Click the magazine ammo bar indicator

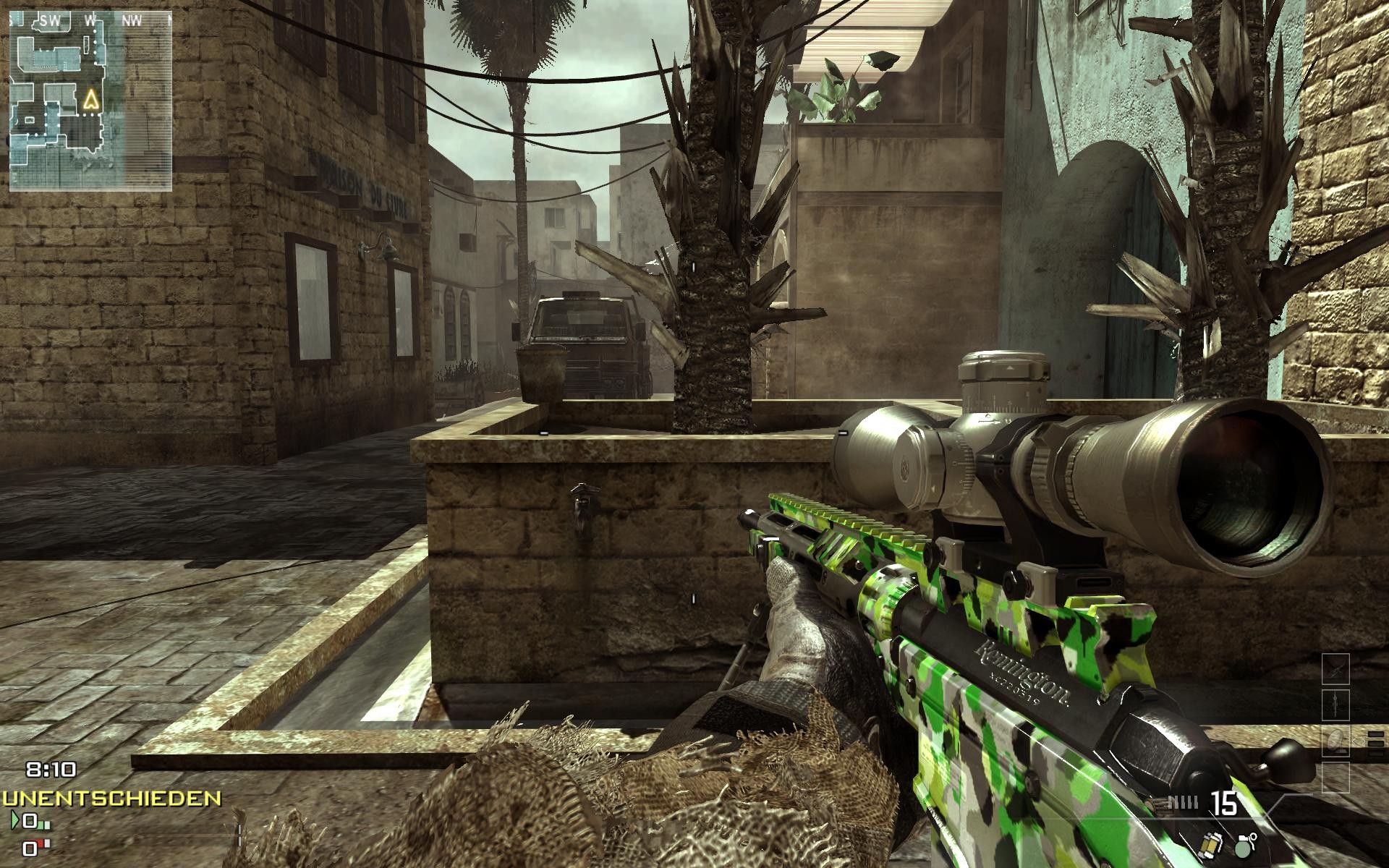(1183, 801)
